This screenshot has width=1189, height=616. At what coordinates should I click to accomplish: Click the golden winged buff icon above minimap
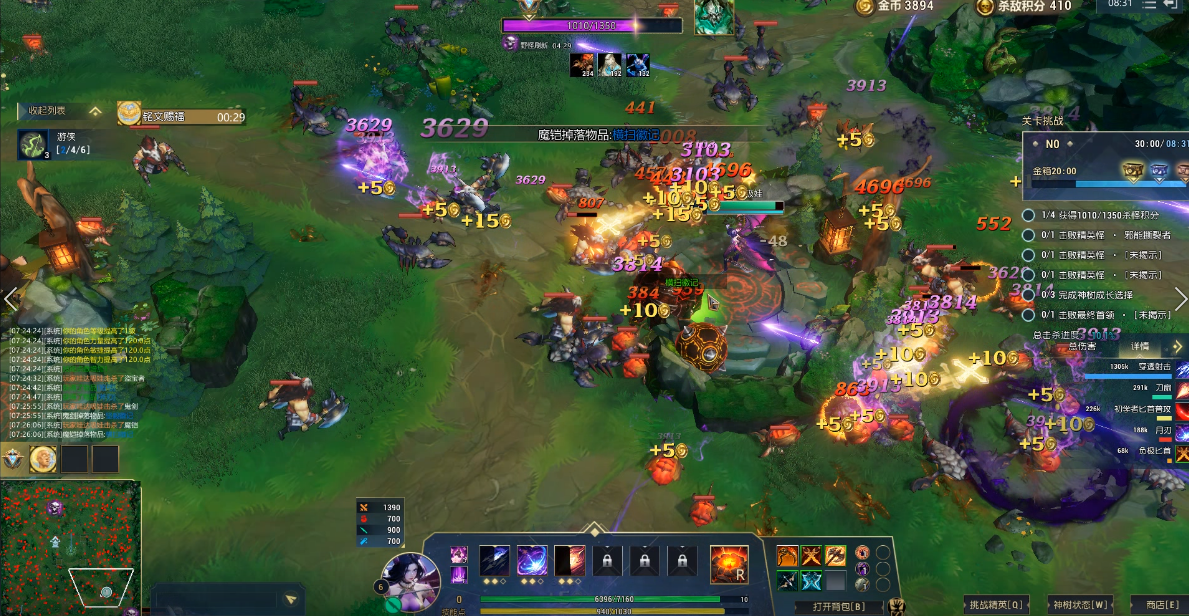click(x=43, y=459)
